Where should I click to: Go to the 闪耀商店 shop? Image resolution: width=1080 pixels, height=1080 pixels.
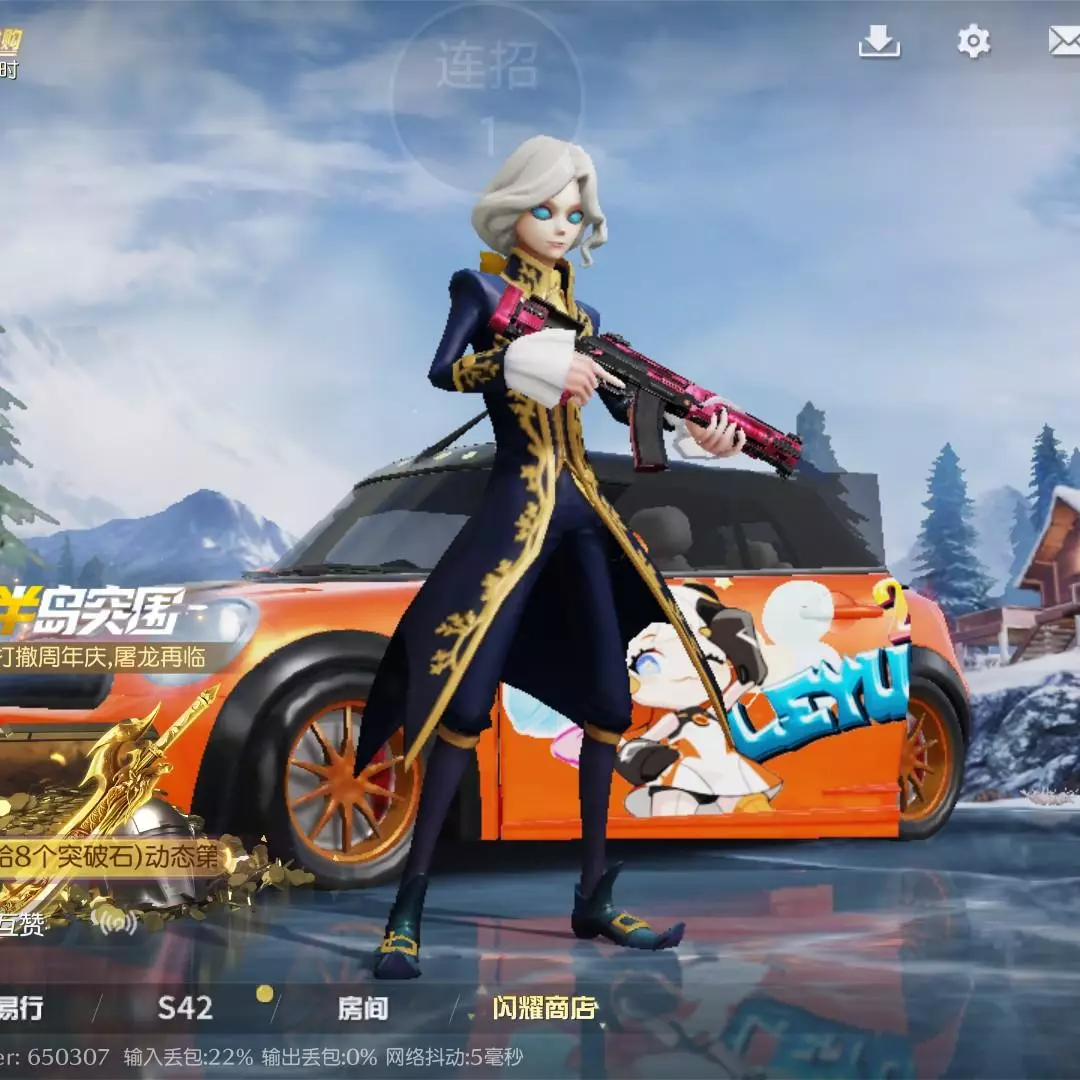[x=544, y=1008]
